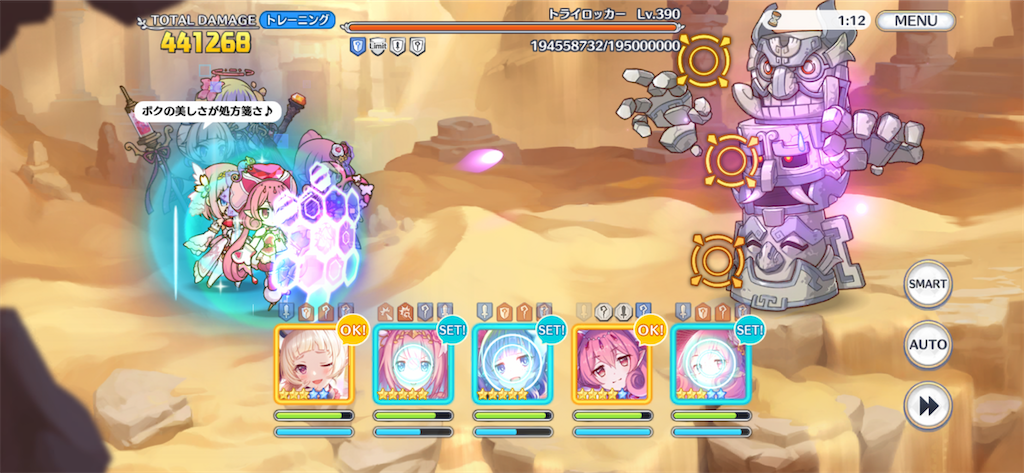The image size is (1024, 473).
Task: Select the last character portrait in the row
Action: 710,364
